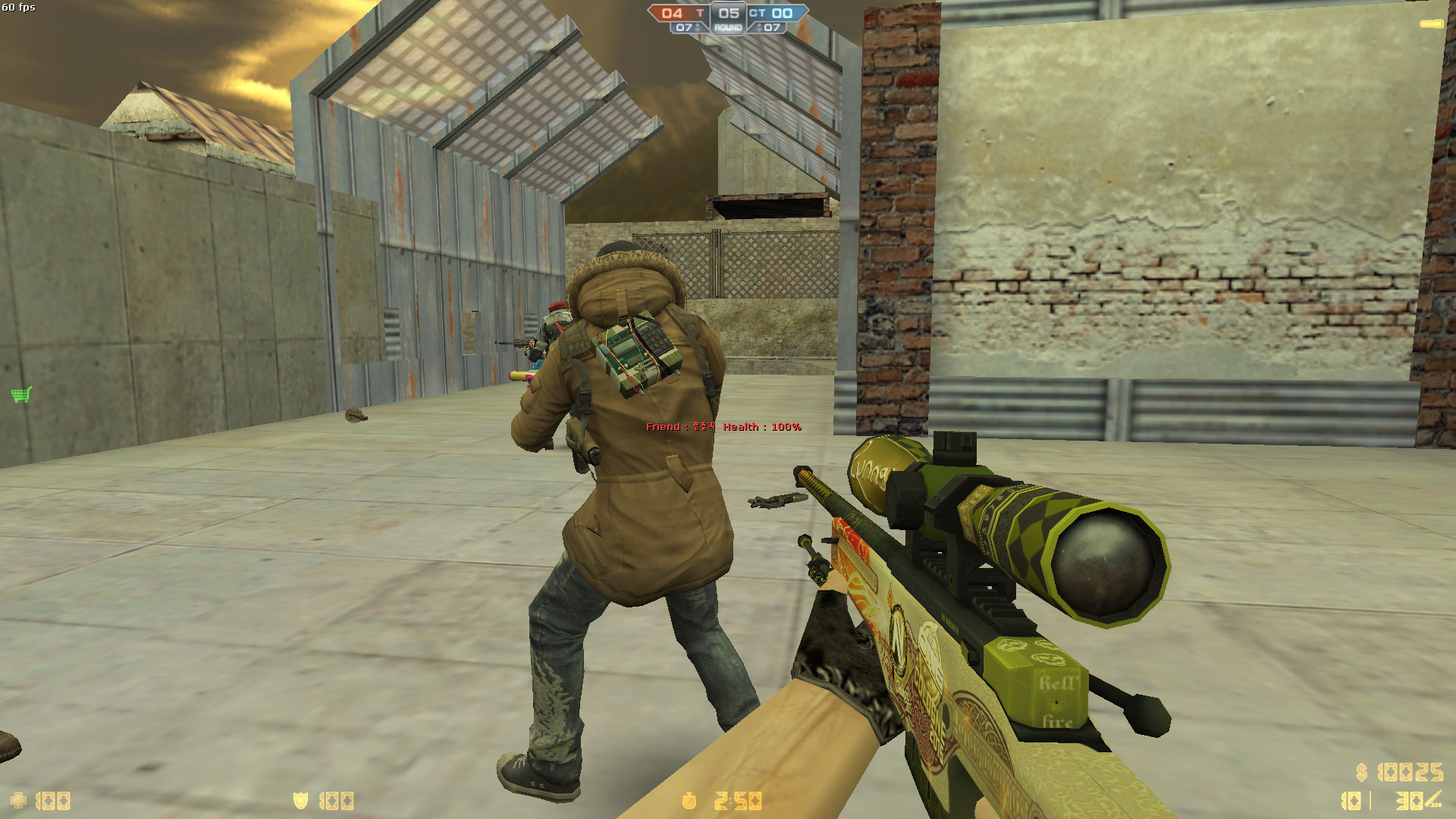
Task: Switch to the CT score panel showing 00
Action: 780,12
